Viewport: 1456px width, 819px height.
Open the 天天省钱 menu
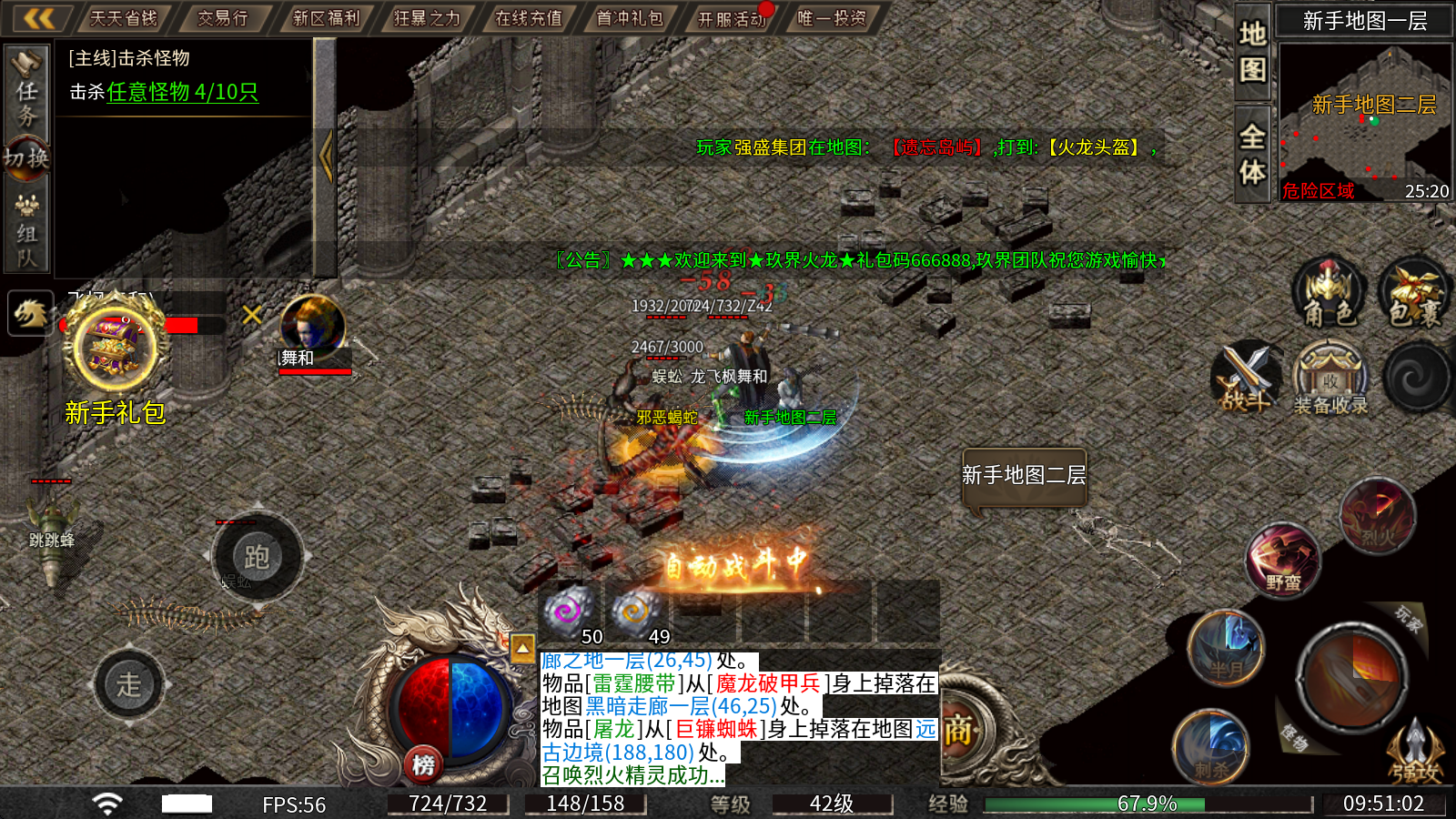124,18
